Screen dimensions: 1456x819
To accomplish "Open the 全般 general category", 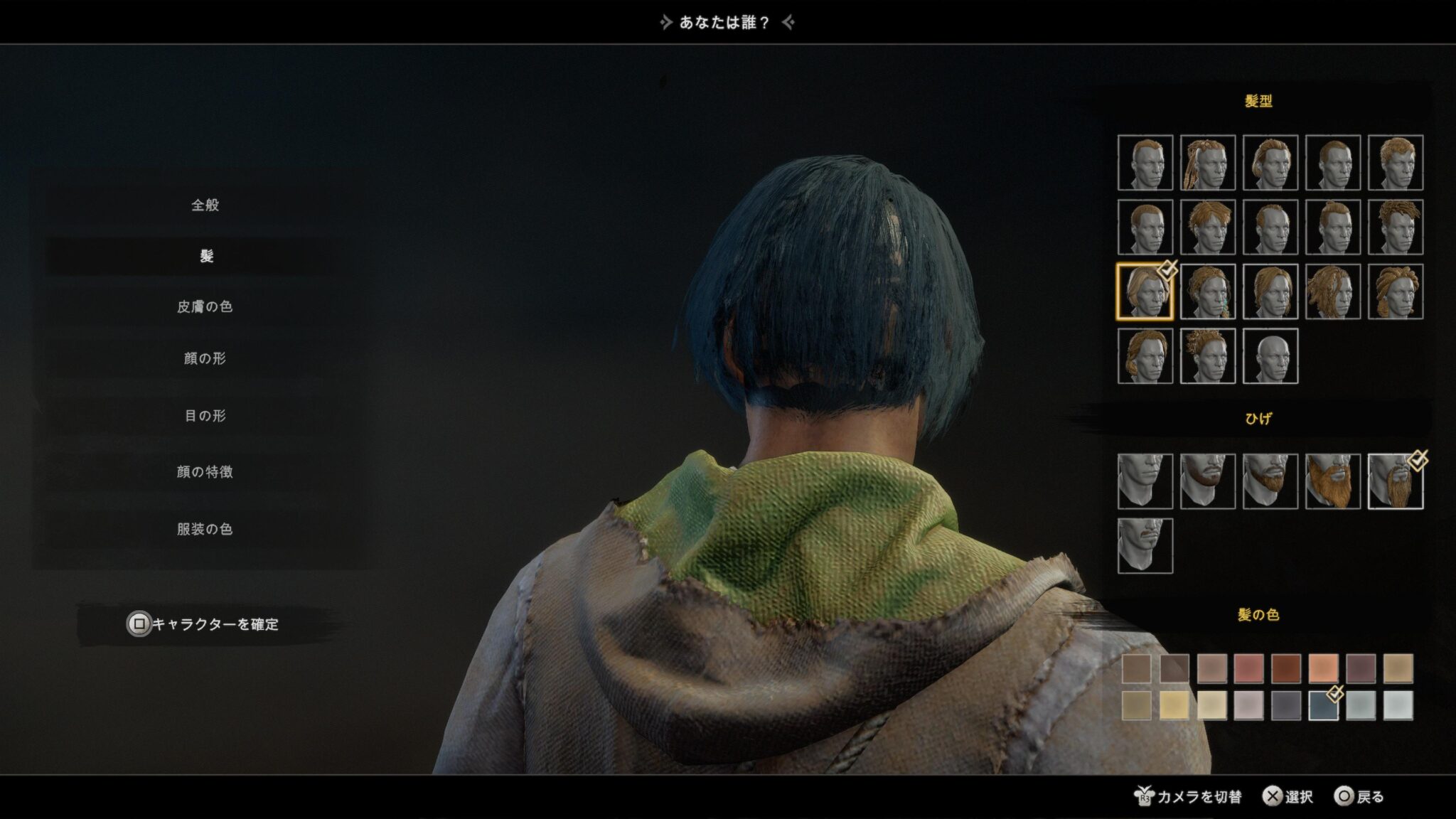I will click(x=205, y=205).
